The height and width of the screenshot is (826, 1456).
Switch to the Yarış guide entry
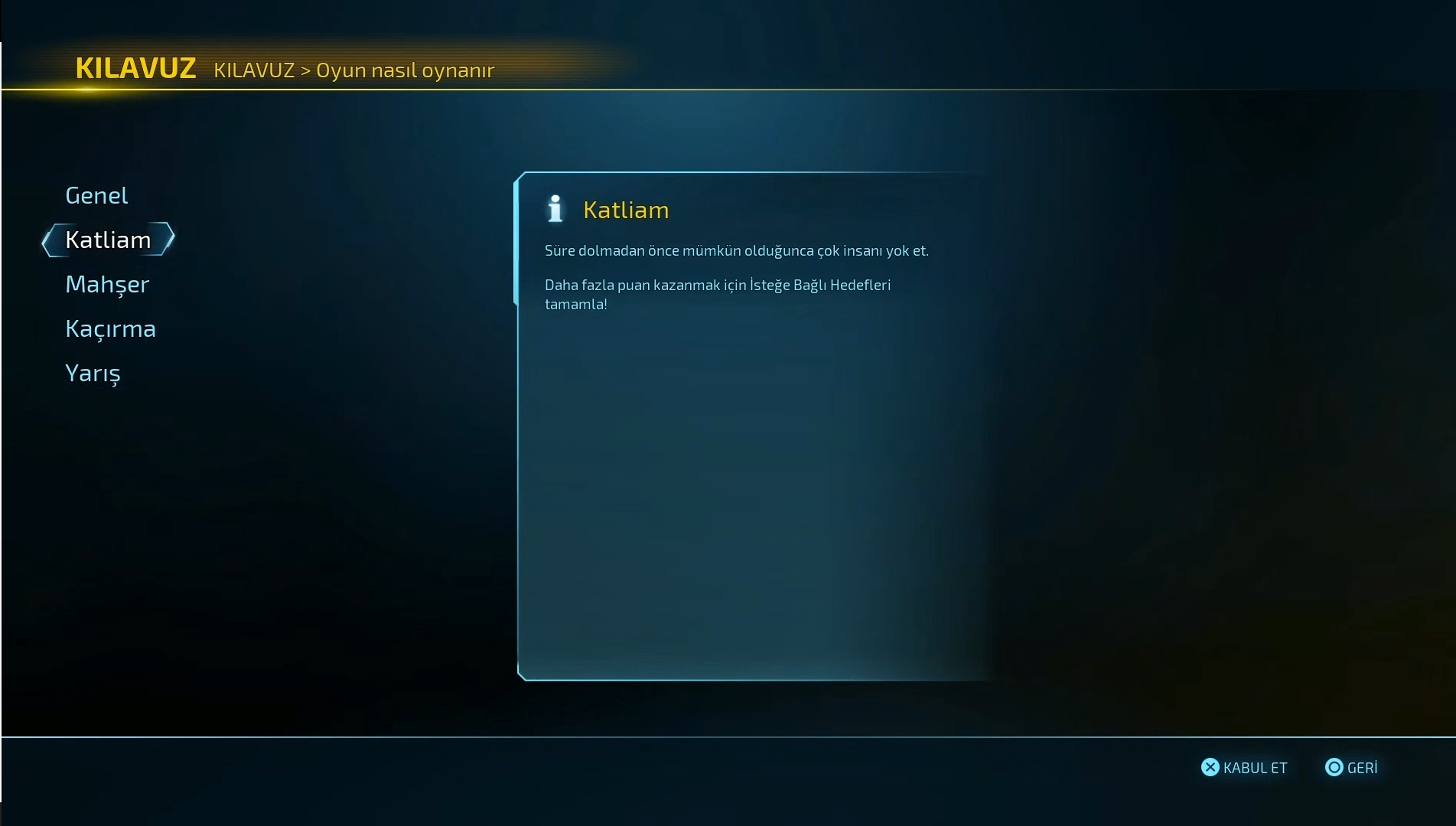[x=93, y=373]
